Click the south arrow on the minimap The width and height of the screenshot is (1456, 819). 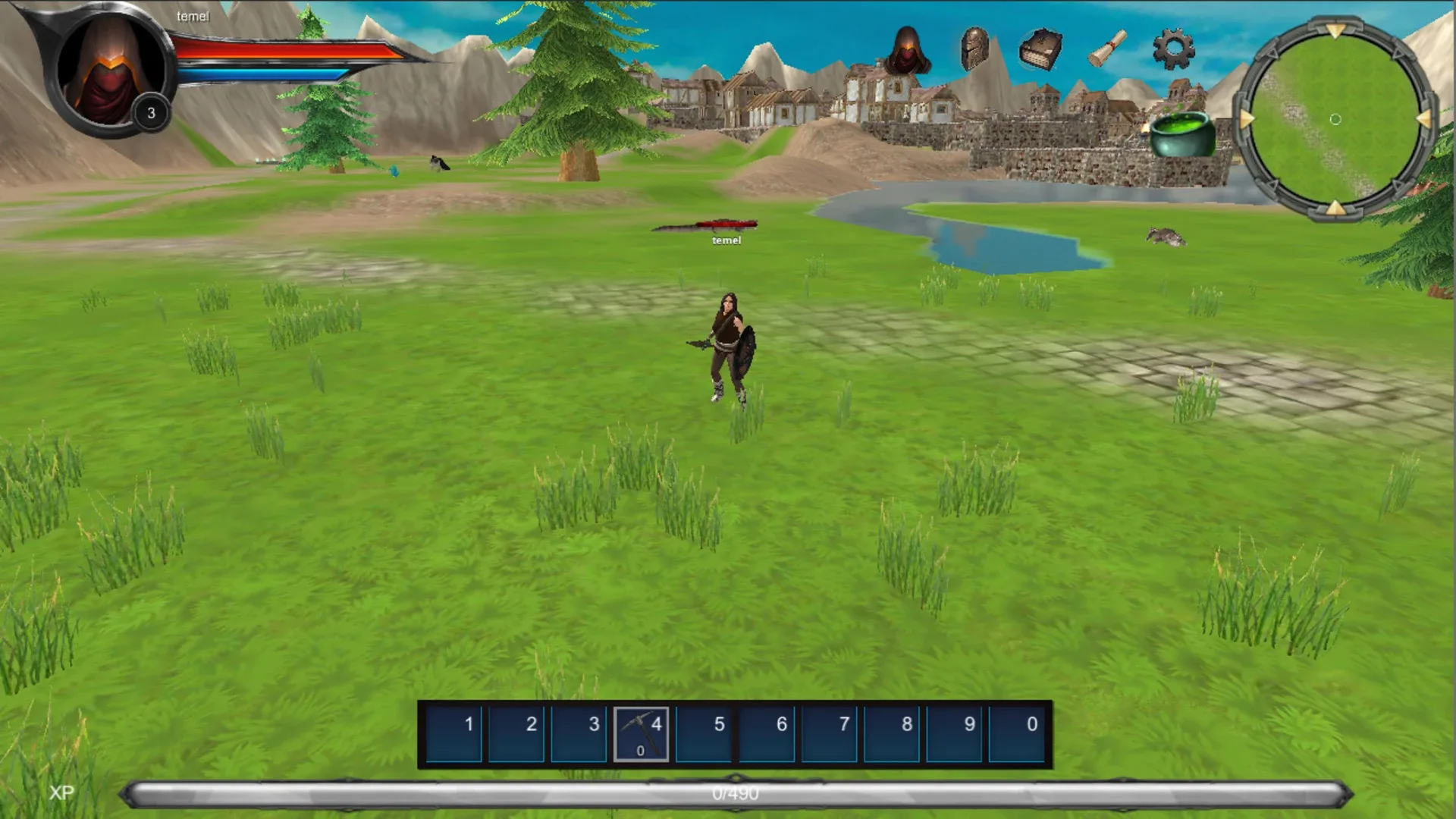1335,206
